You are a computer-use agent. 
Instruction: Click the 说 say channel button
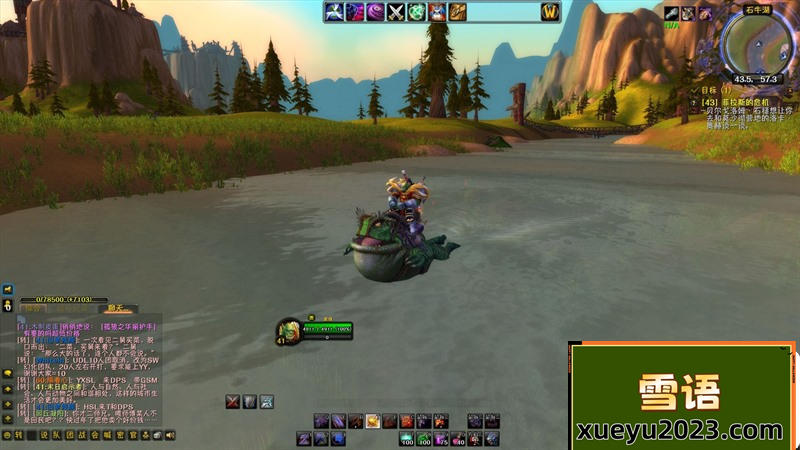click(44, 435)
